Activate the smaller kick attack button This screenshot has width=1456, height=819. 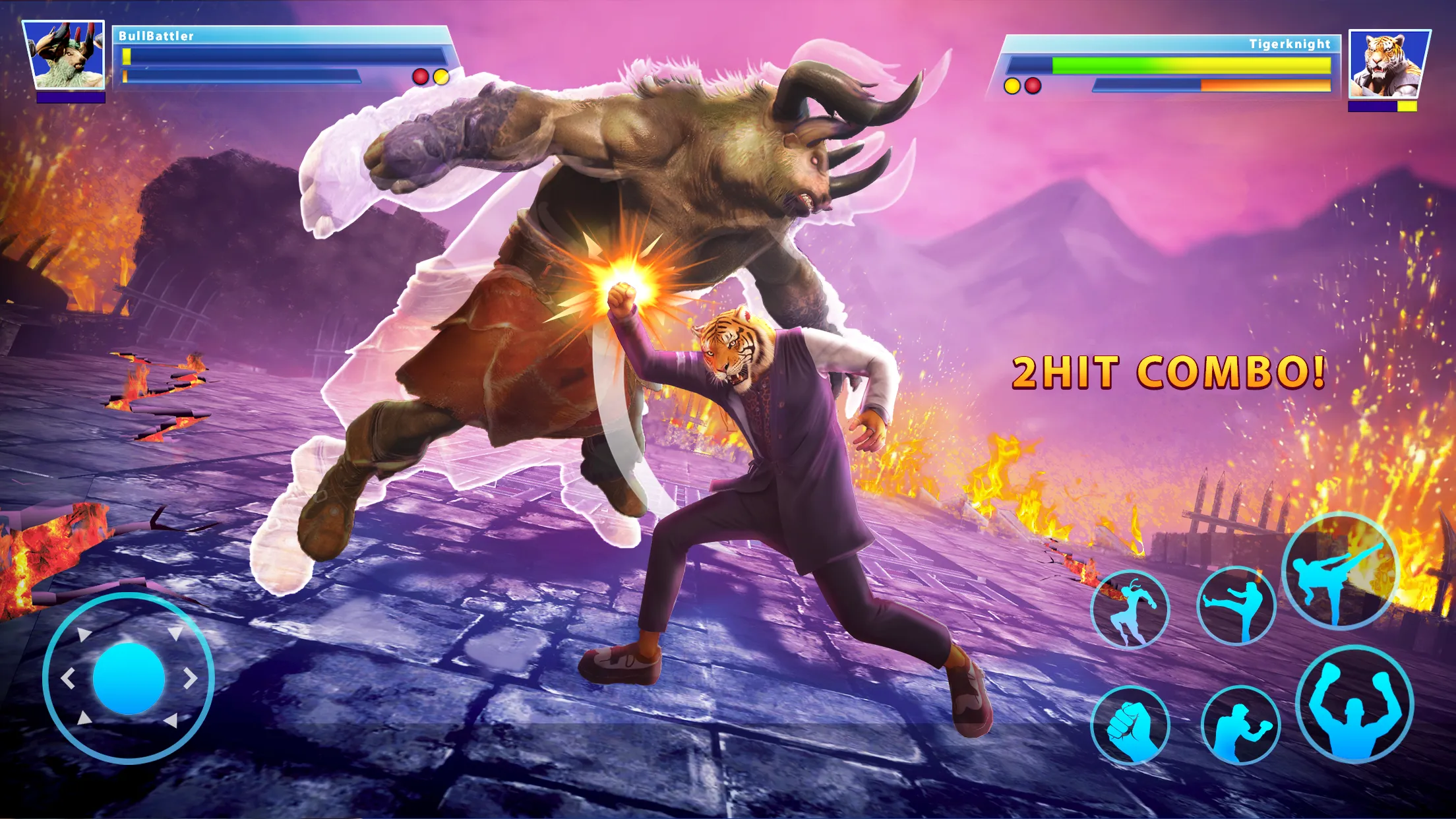pos(1236,605)
